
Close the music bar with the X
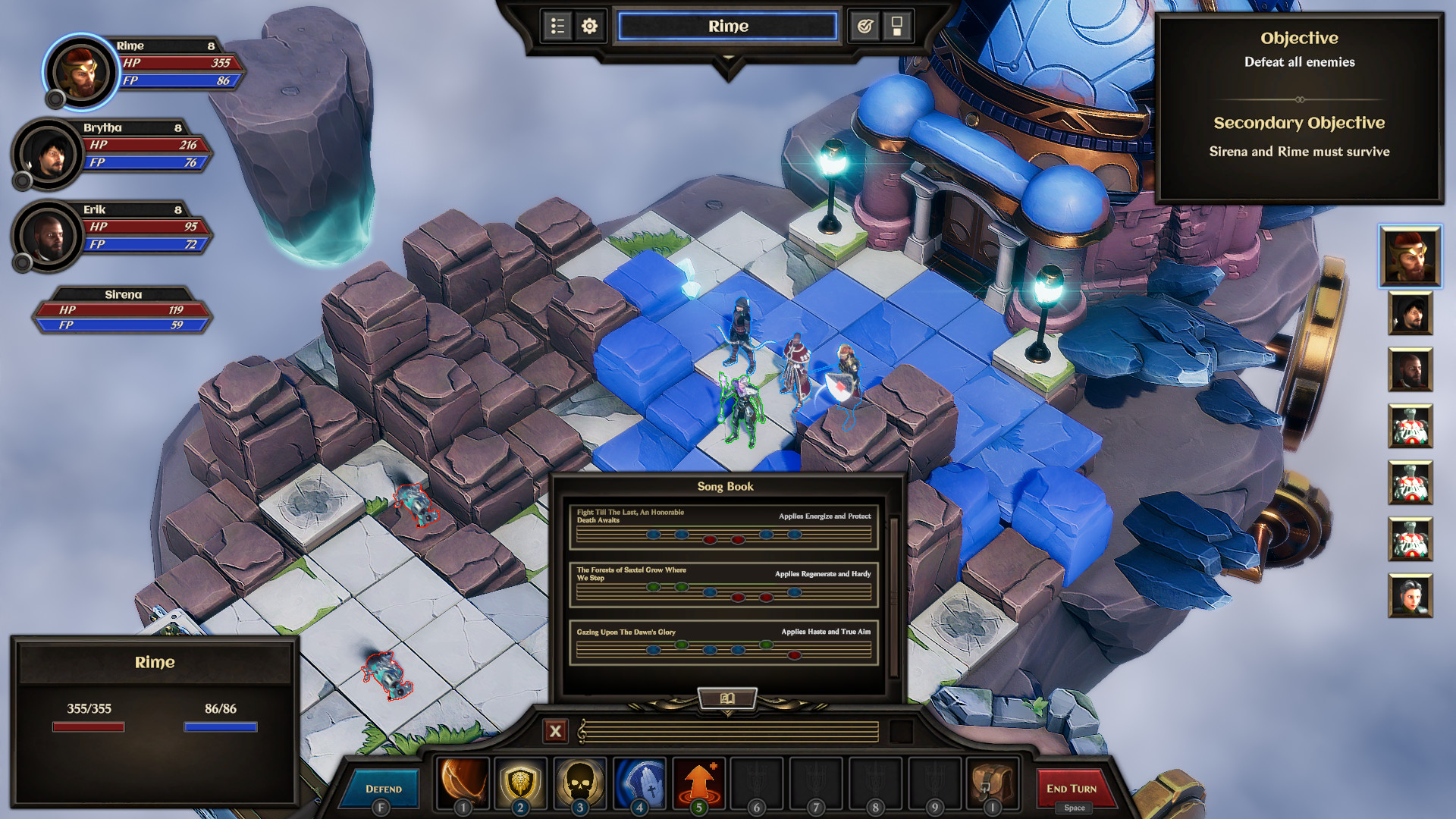(556, 732)
